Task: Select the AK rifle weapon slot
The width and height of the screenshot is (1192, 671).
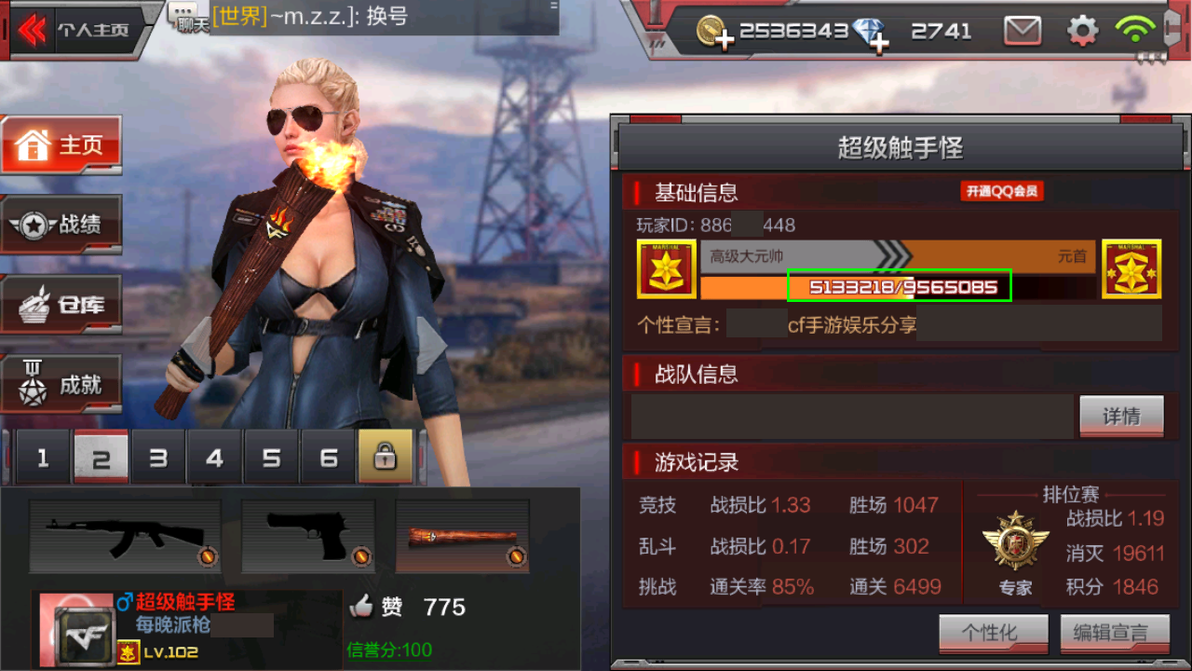Action: coord(125,537)
